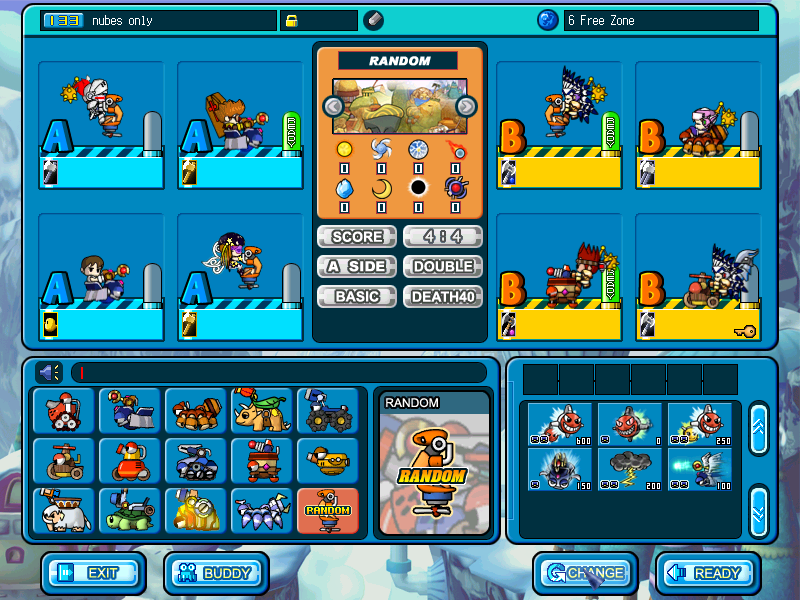800x600 pixels.
Task: Click the Change button
Action: click(x=585, y=573)
